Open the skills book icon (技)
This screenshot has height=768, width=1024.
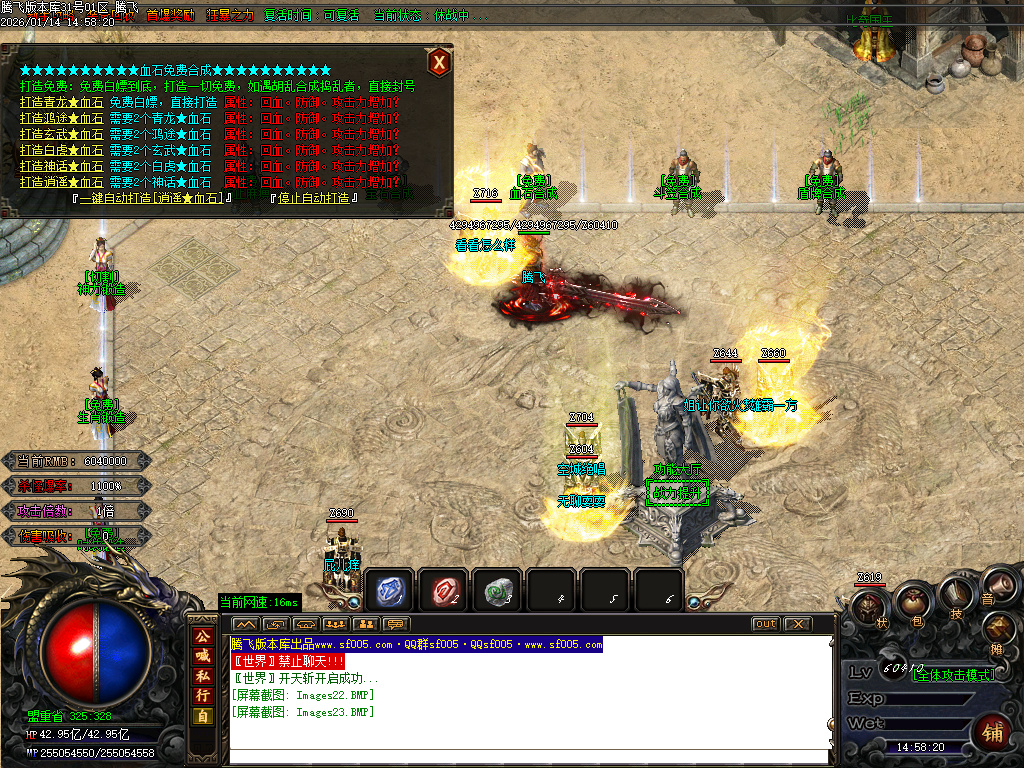click(x=955, y=596)
